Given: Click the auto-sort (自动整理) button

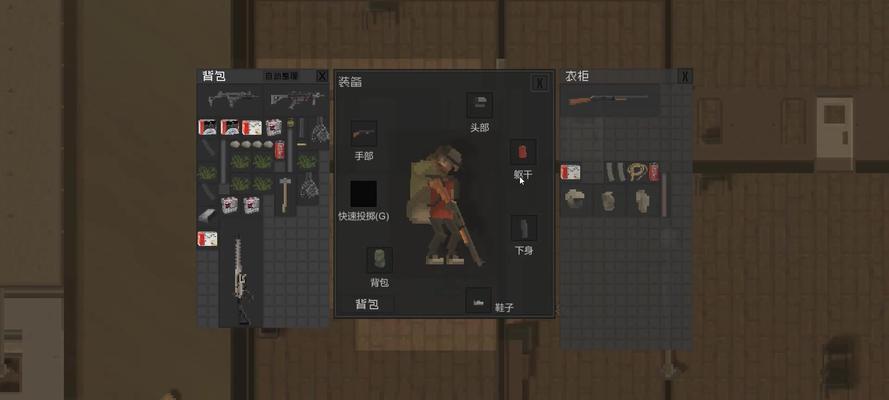Looking at the screenshot, I should point(281,76).
